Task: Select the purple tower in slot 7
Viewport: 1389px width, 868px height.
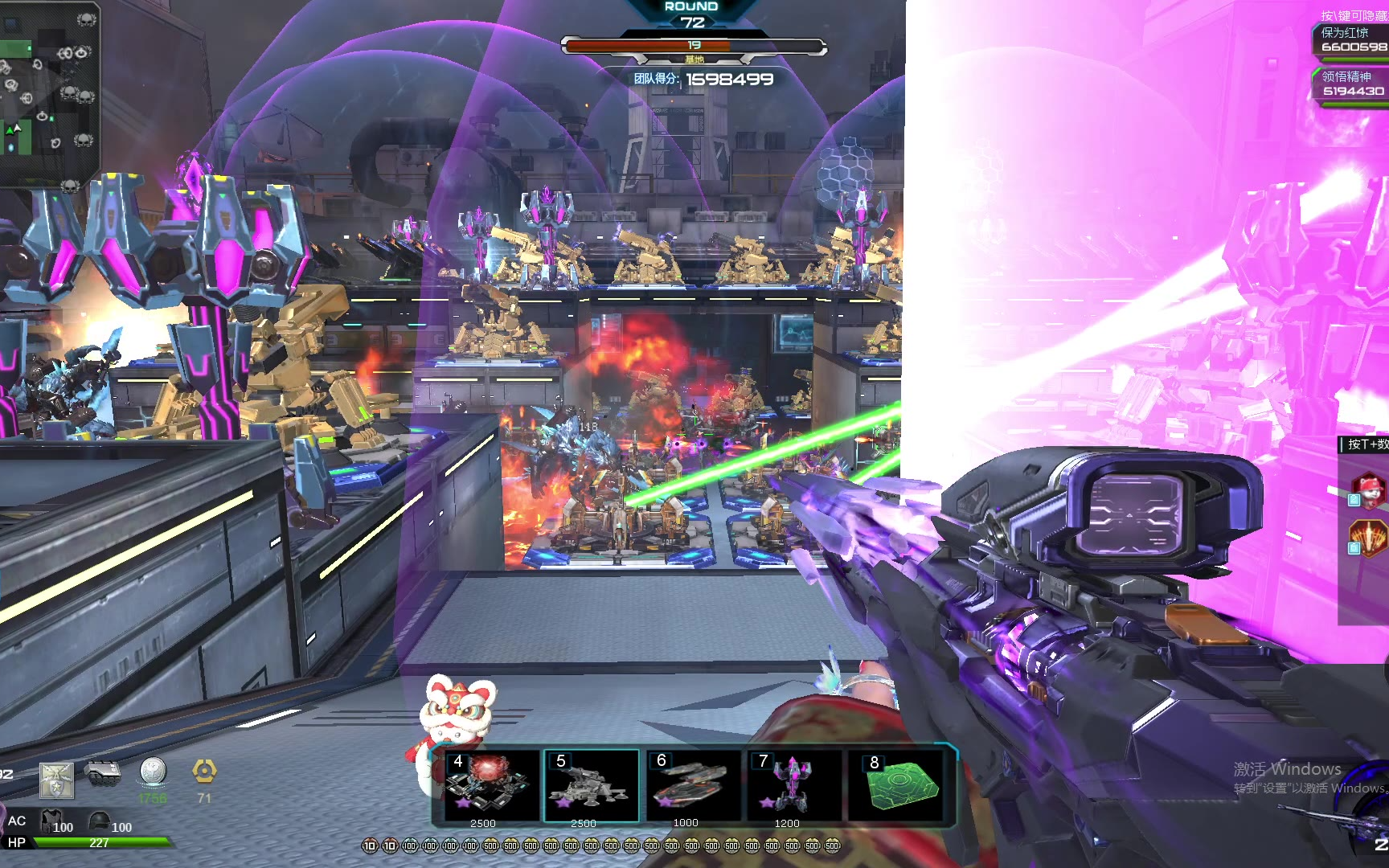Action: tap(793, 784)
